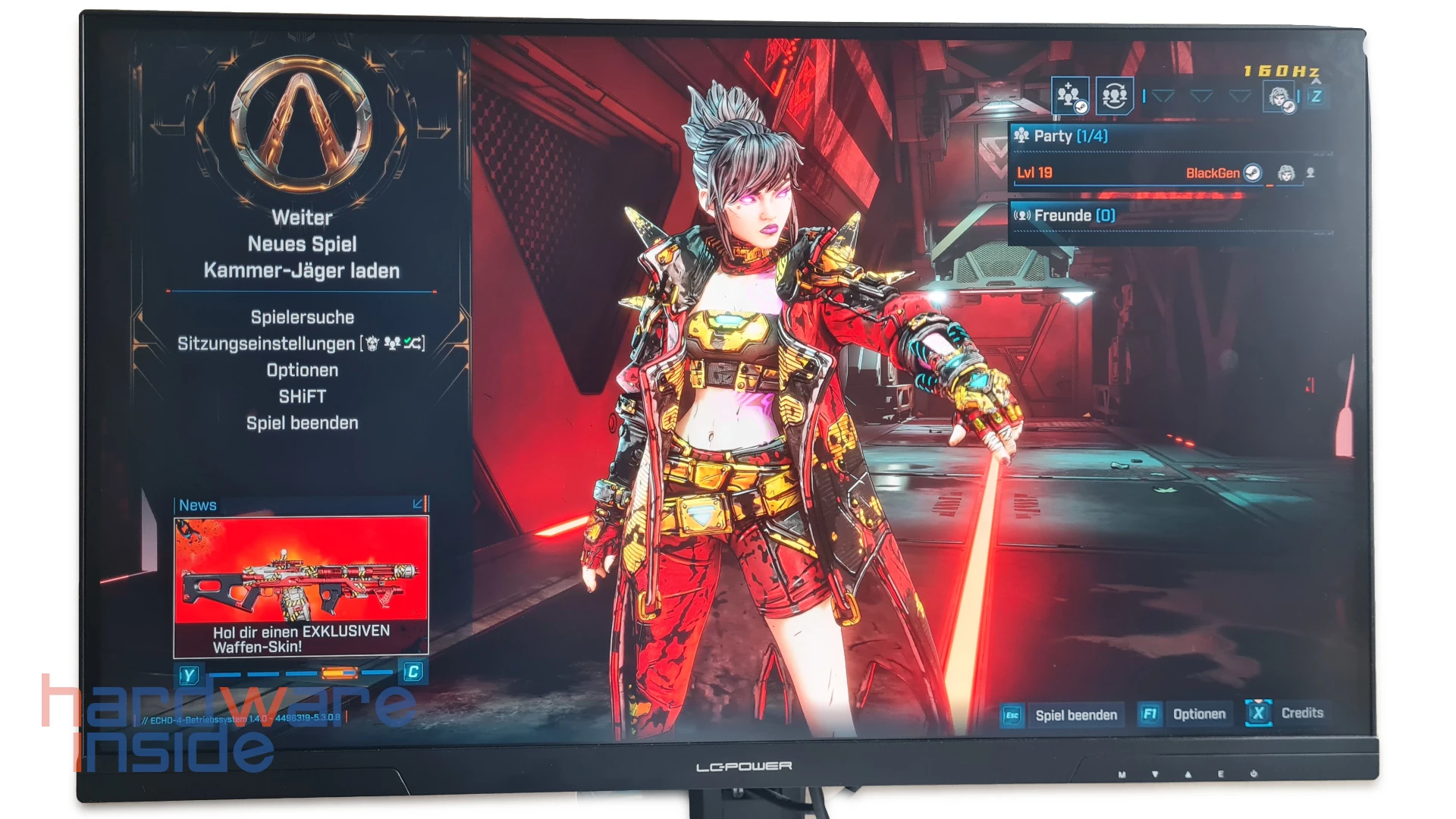Screen dimensions: 1456x819
Task: Open the SHiFT menu entry
Action: [302, 397]
